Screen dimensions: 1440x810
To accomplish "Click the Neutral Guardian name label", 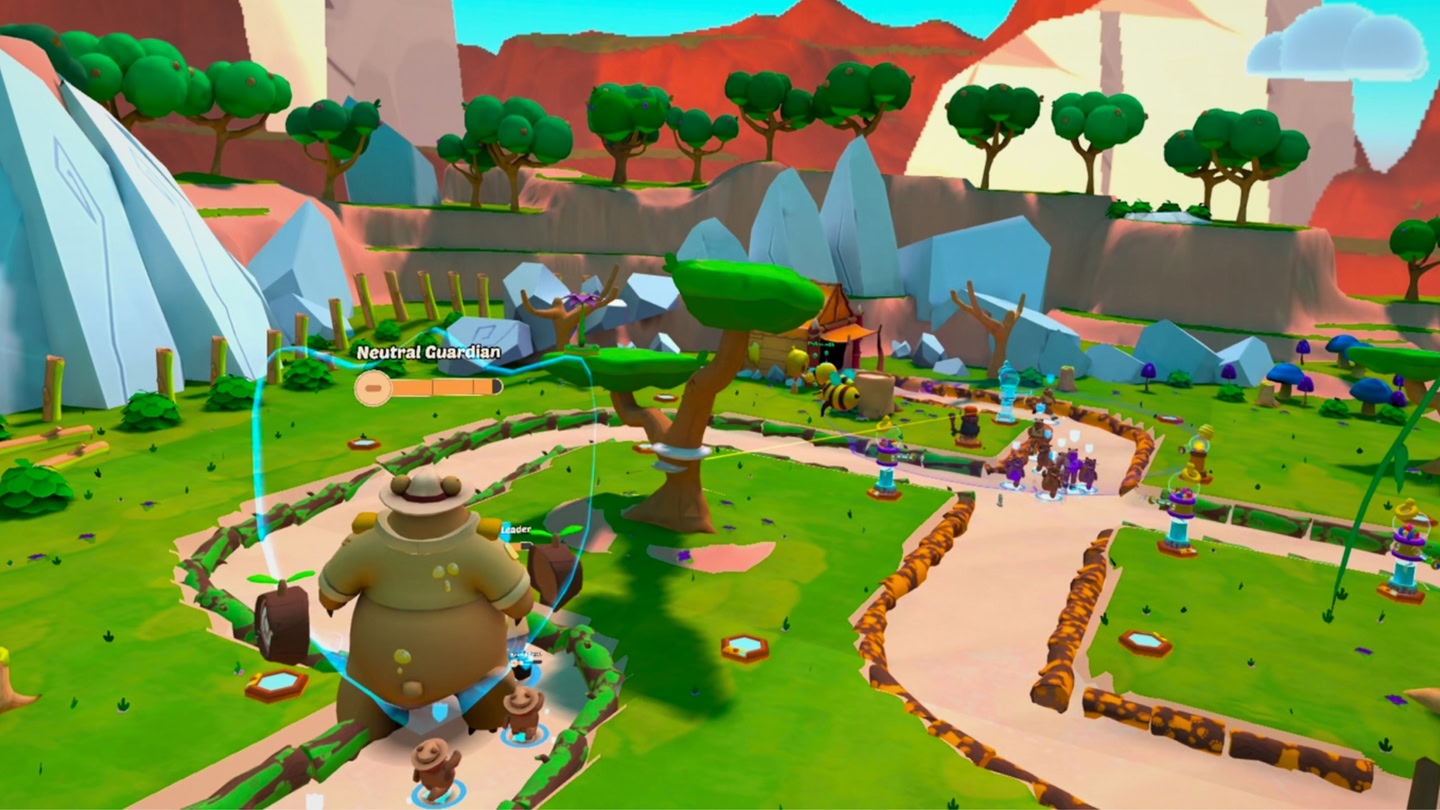I will pos(426,352).
